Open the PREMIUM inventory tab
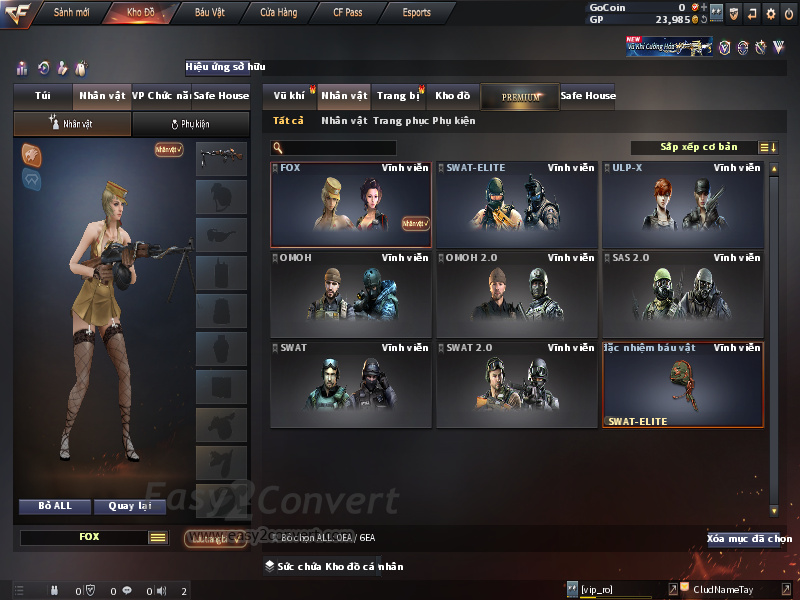The width and height of the screenshot is (800, 600). point(520,96)
